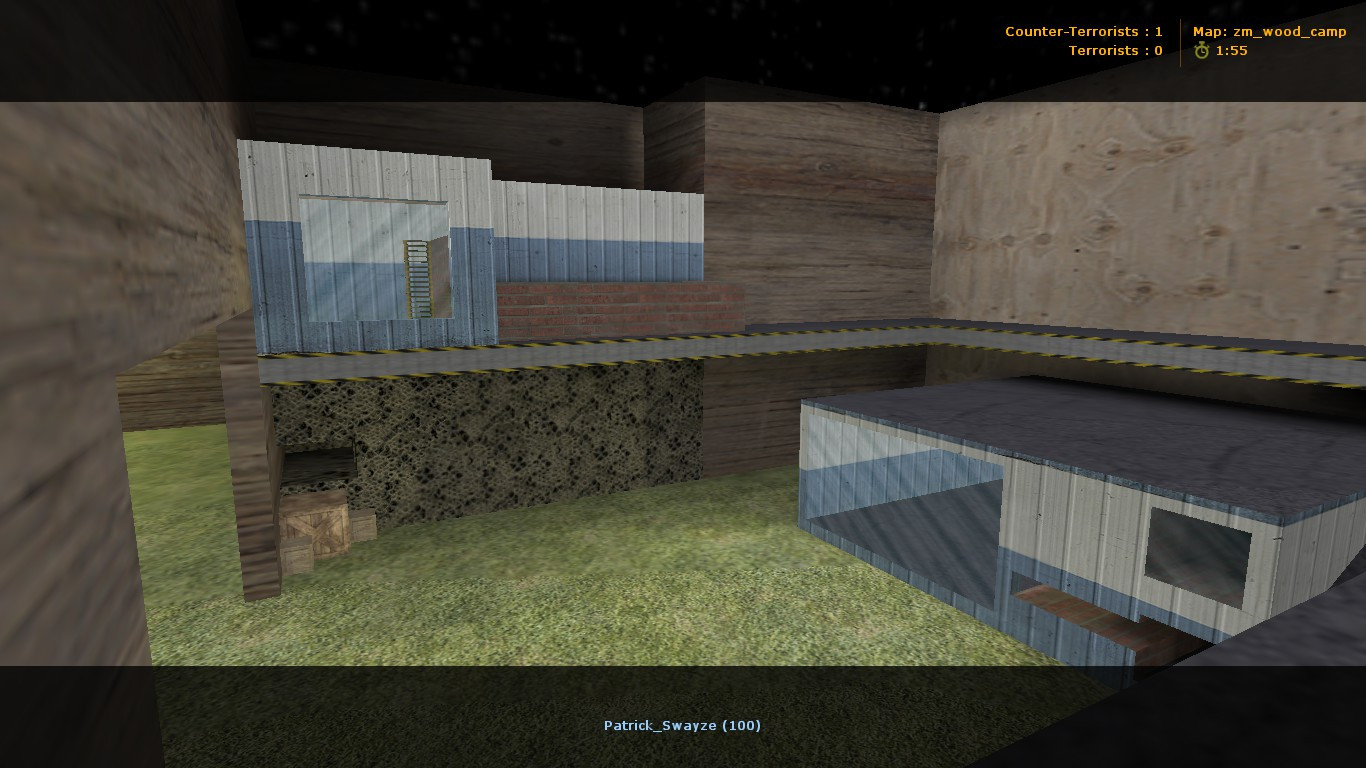The height and width of the screenshot is (768, 1366).
Task: Click the Counter-Terrorists score text
Action: point(1085,31)
